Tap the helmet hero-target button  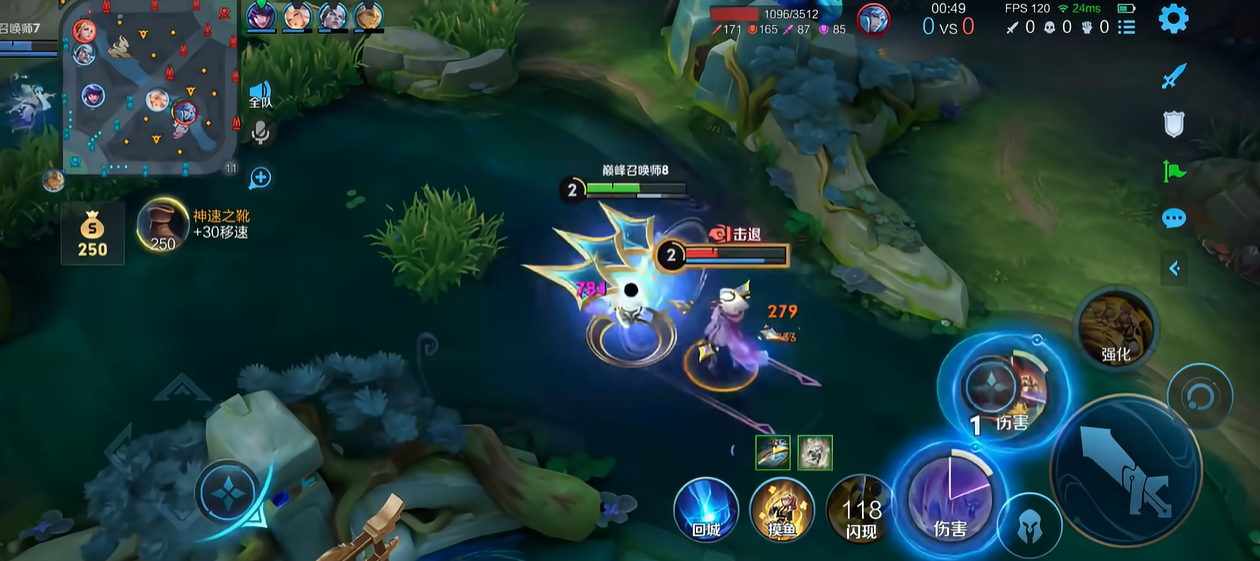pyautogui.click(x=1029, y=525)
